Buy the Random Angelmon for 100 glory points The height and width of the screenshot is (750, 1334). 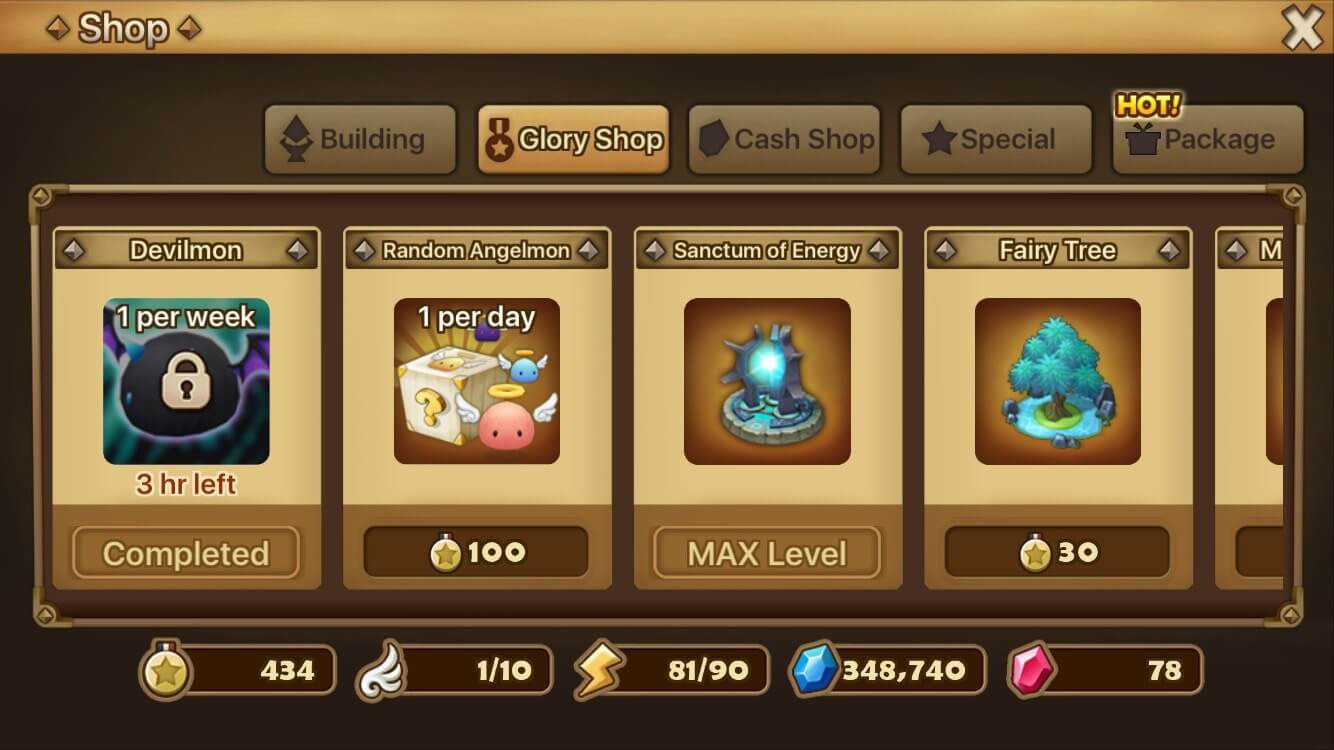point(476,551)
